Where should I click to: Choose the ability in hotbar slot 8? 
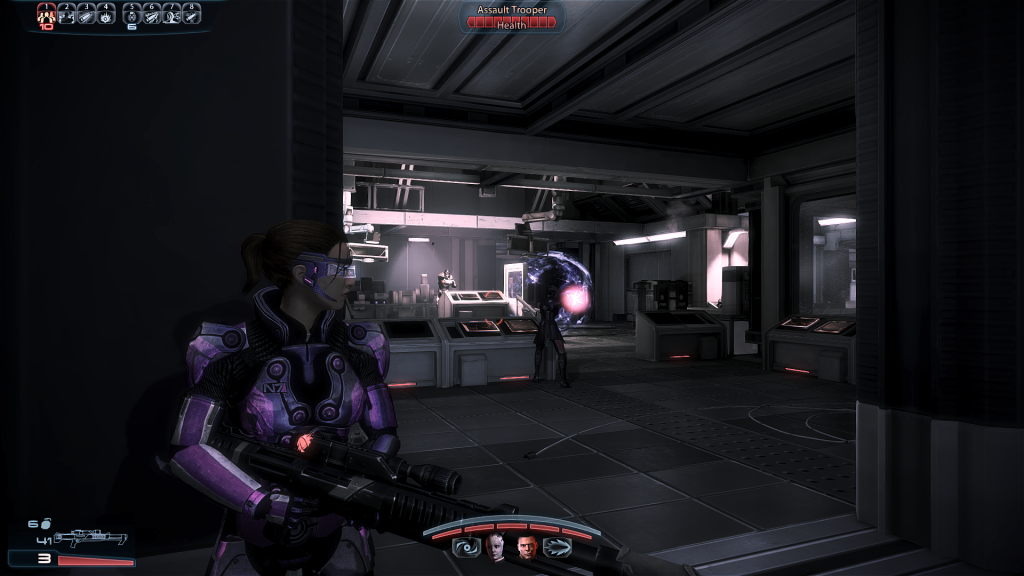(x=191, y=14)
